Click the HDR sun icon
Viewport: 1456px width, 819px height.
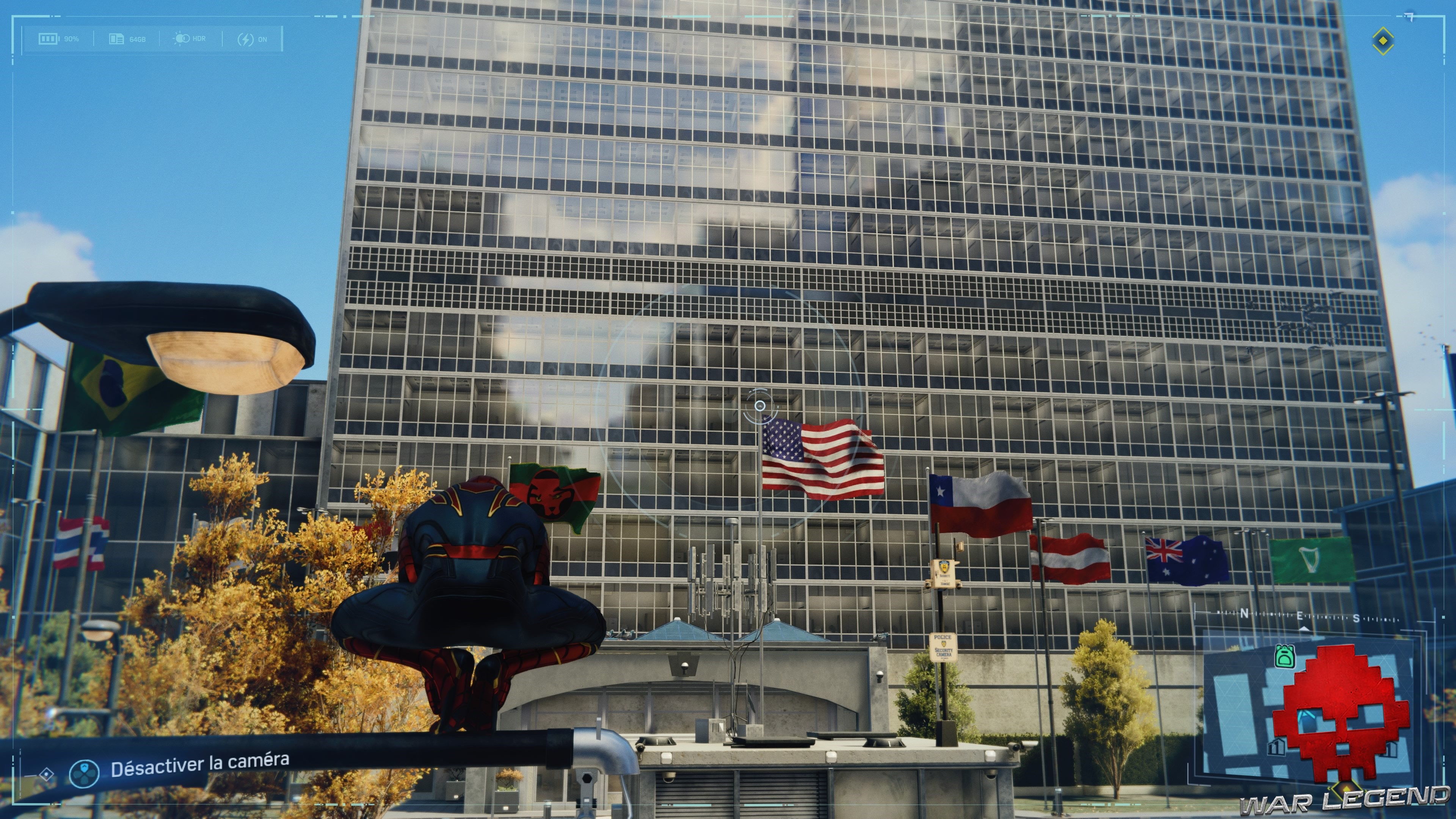(182, 38)
